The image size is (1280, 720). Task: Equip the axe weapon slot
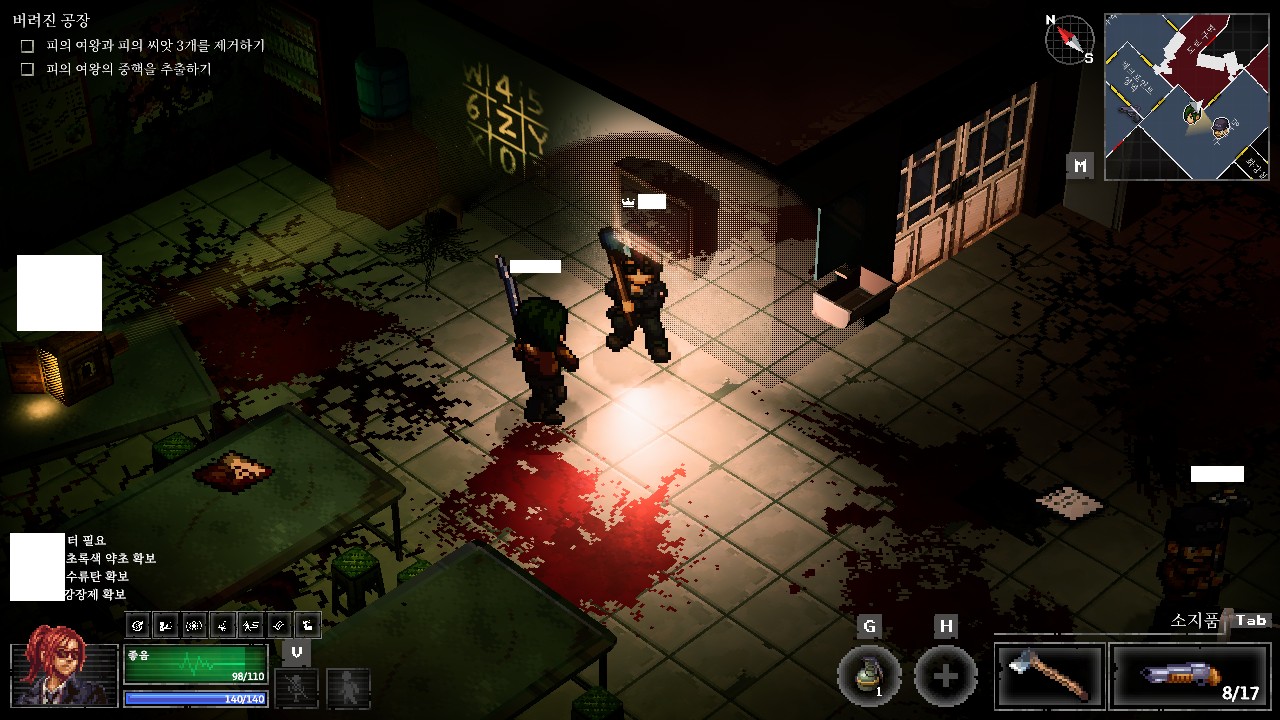1050,676
